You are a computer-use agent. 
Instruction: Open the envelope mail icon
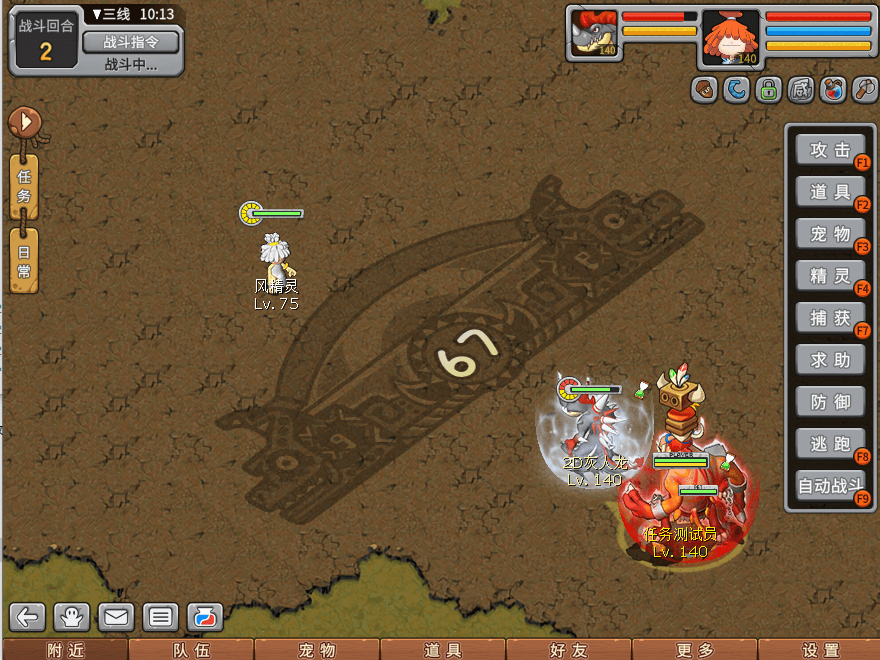tap(116, 617)
